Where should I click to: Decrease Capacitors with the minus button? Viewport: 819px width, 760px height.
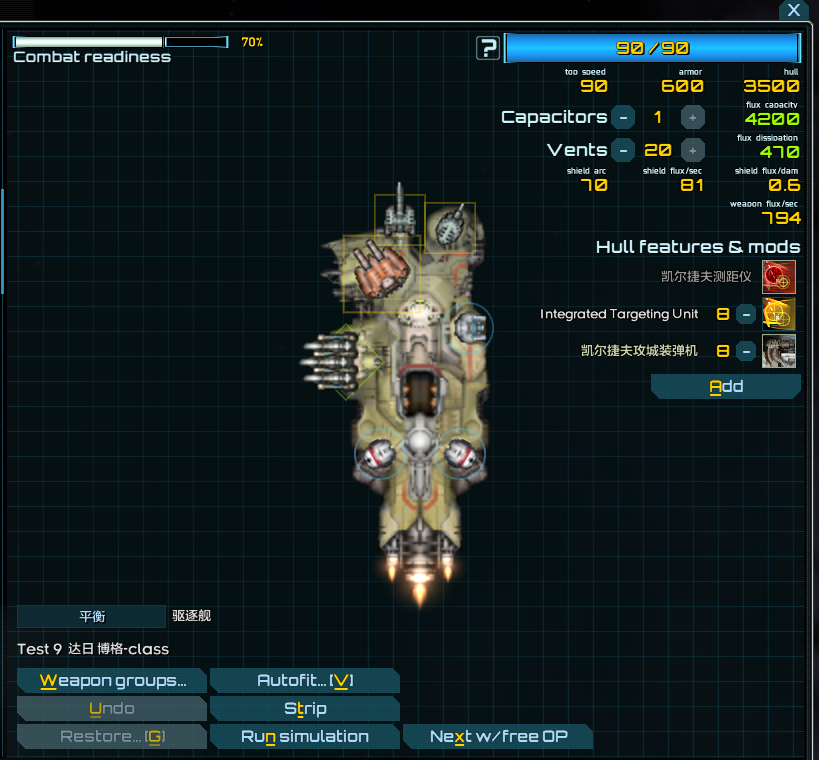[622, 117]
